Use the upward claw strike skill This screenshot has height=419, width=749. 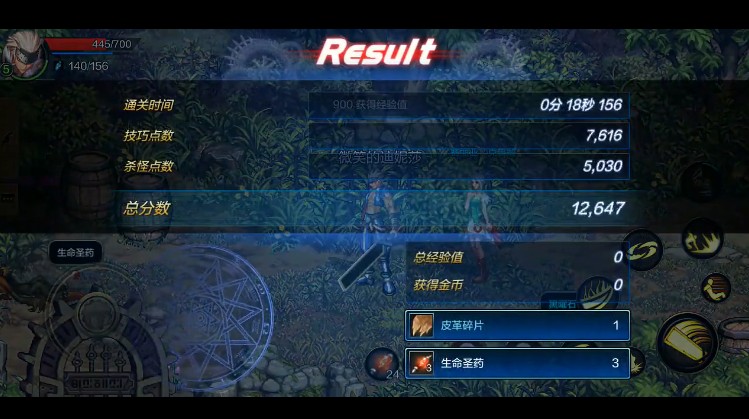point(702,238)
